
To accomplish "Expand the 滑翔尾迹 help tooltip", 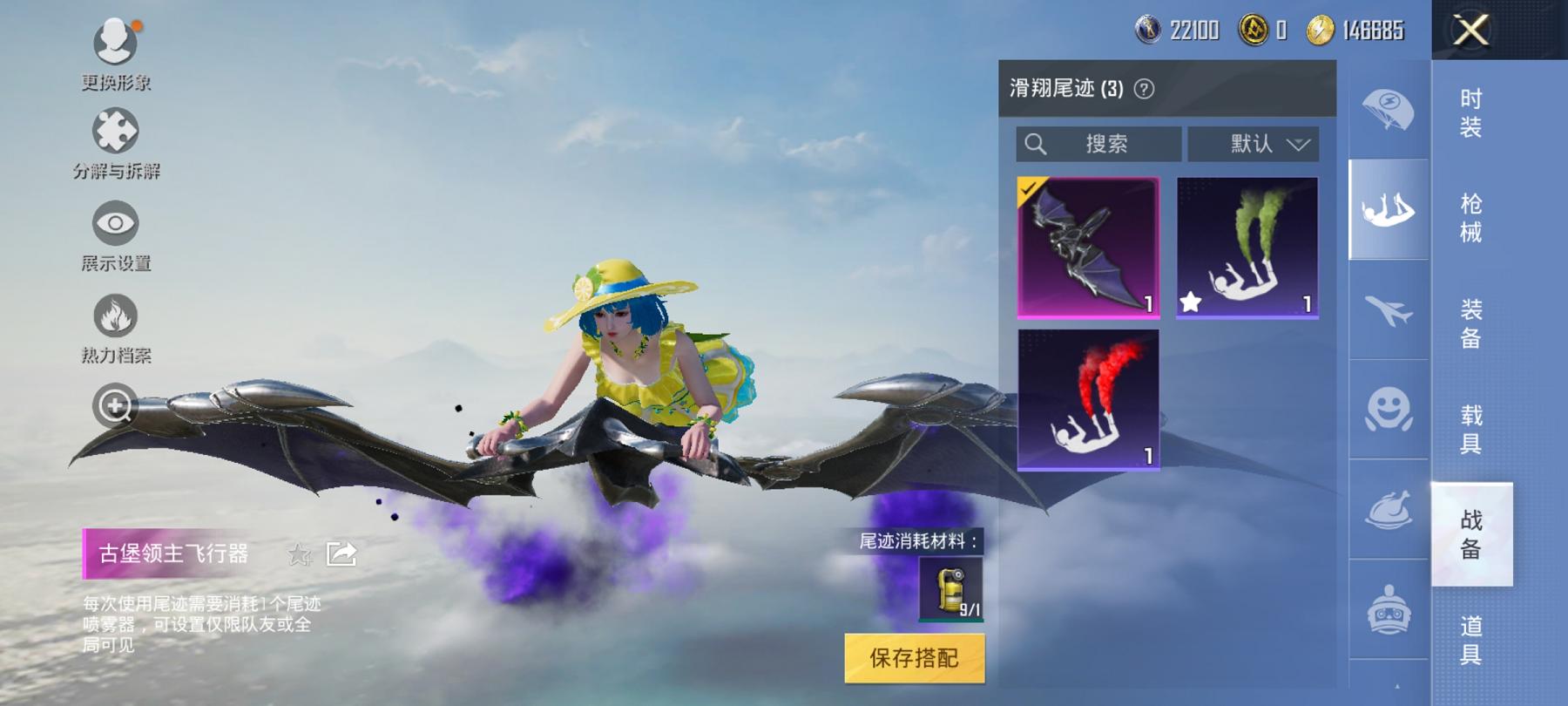I will pyautogui.click(x=1146, y=86).
